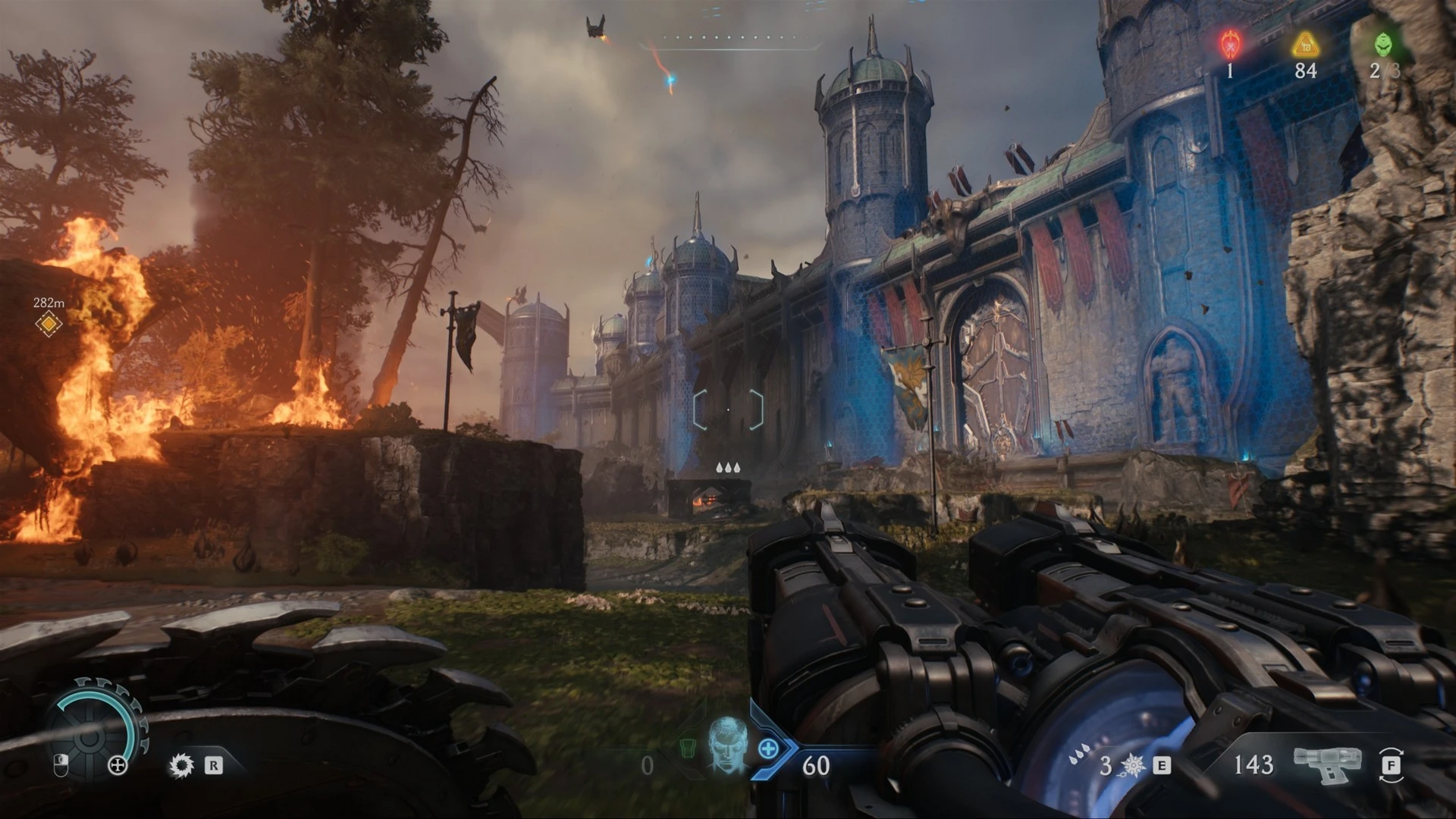Click the green armor icon
Screen dimensions: 1456x819
tap(687, 748)
